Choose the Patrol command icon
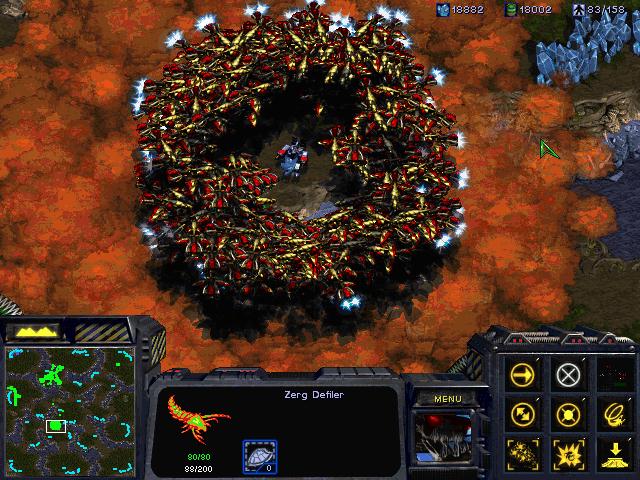Viewport: 640px width, 480px height. pyautogui.click(x=523, y=413)
